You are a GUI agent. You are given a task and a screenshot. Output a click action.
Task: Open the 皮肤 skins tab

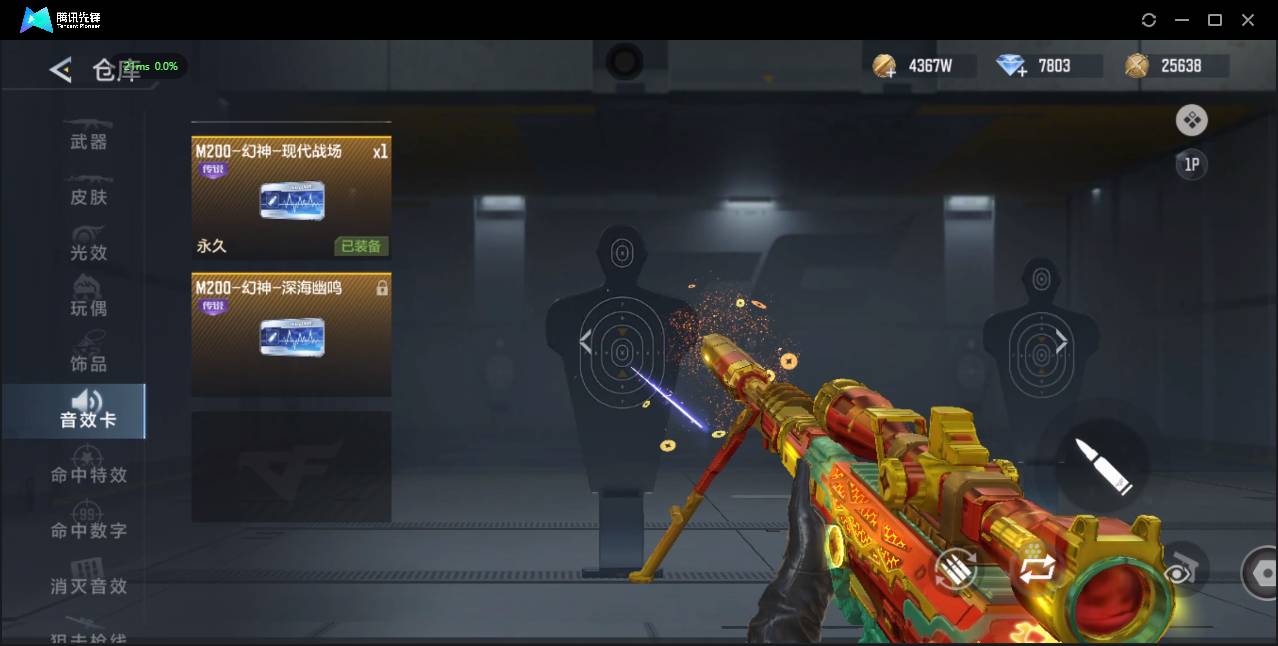88,196
